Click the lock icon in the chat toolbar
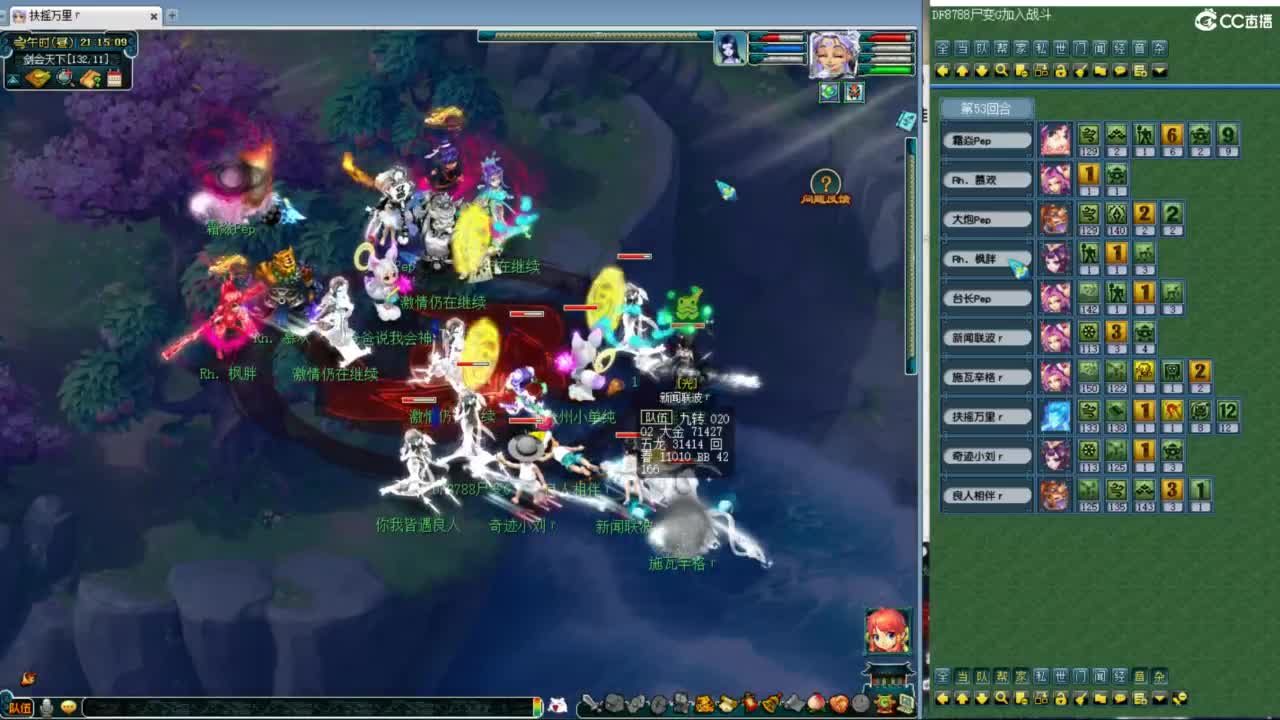Viewport: 1280px width, 720px height. 1060,70
